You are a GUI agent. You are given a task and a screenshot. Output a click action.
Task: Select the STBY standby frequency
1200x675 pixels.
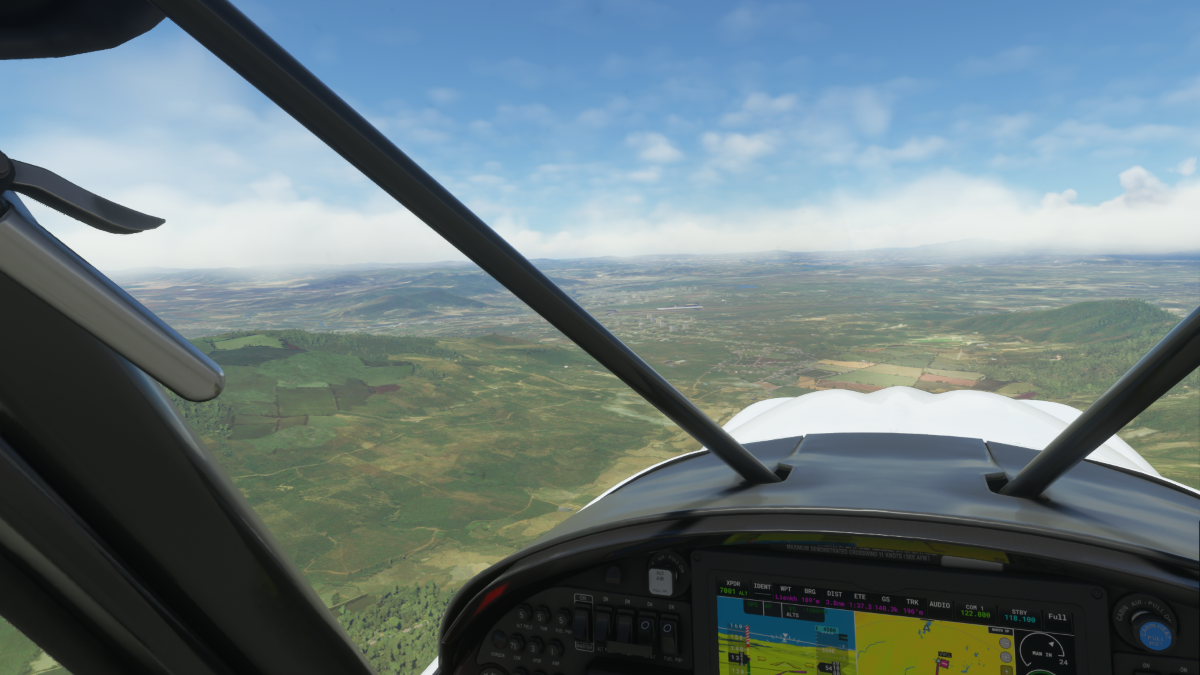(x=1019, y=616)
